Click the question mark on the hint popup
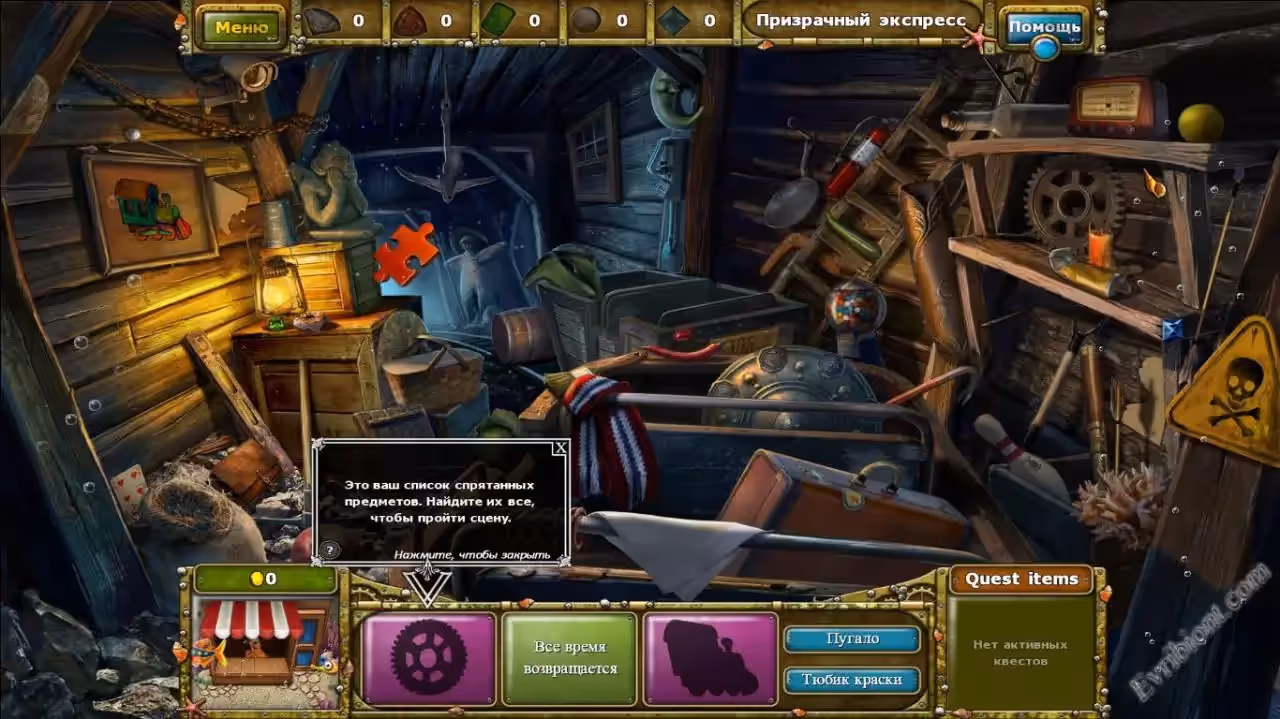This screenshot has width=1280, height=719. [330, 550]
